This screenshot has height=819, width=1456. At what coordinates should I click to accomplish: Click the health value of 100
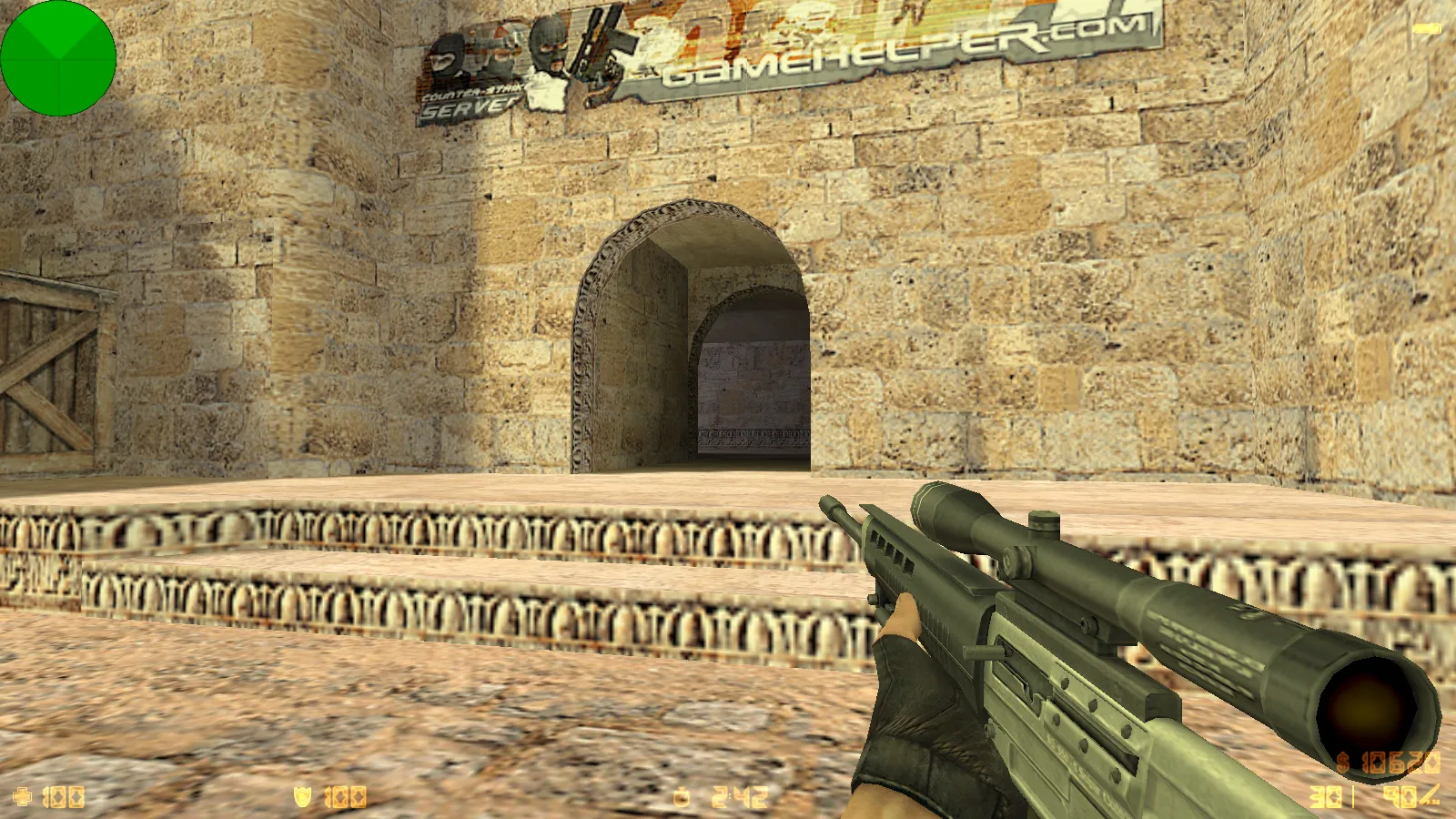tap(62, 795)
